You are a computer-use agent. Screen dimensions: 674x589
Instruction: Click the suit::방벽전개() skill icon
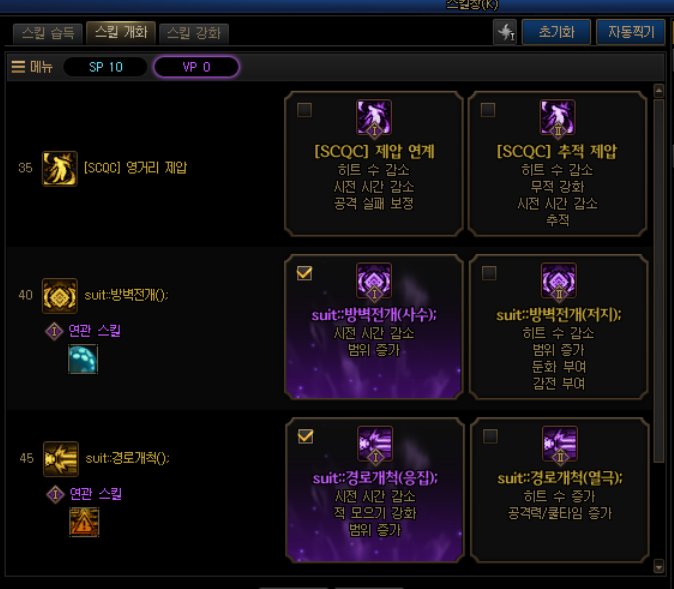(x=60, y=295)
